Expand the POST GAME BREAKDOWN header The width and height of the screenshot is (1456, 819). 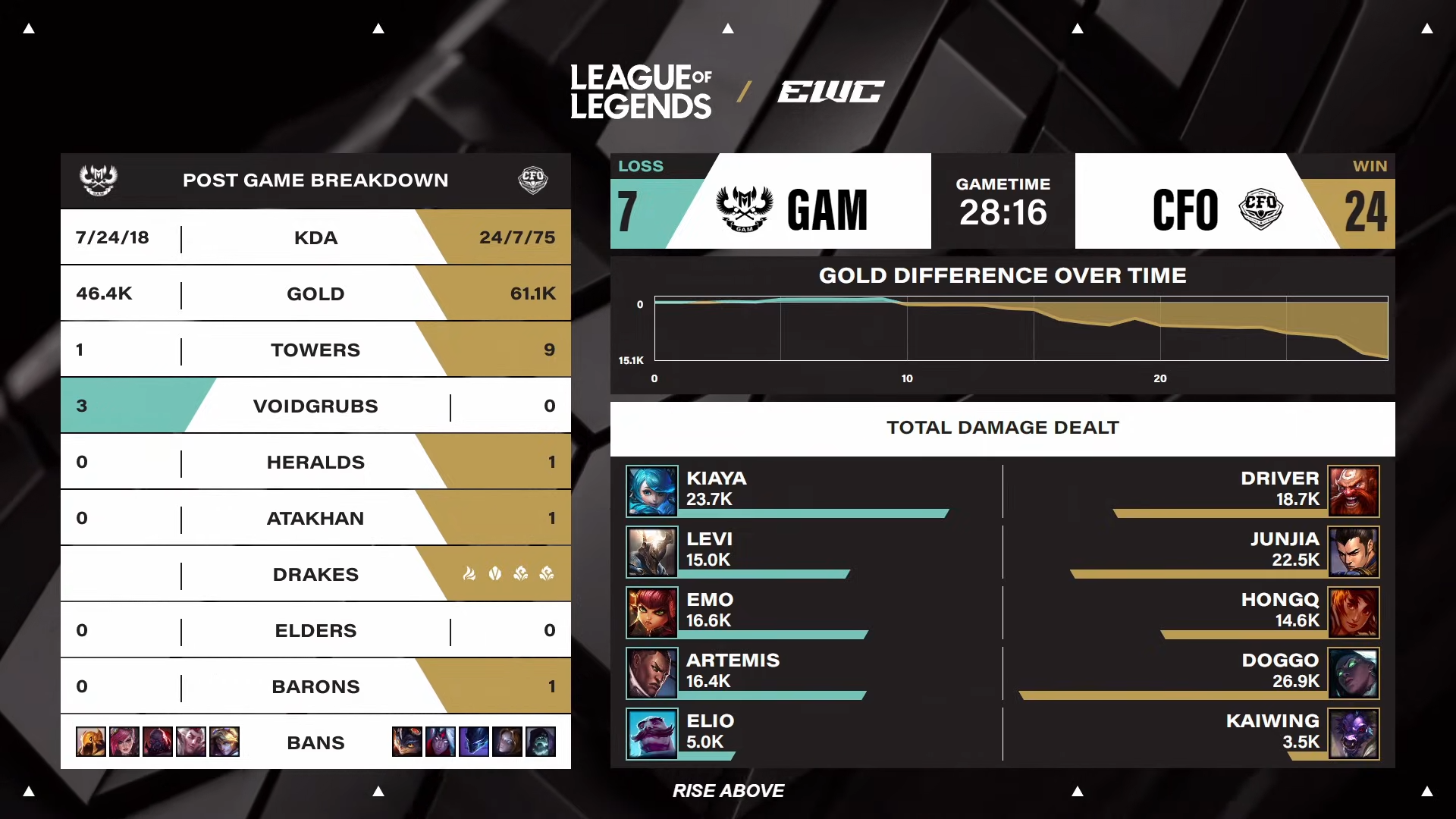point(315,180)
